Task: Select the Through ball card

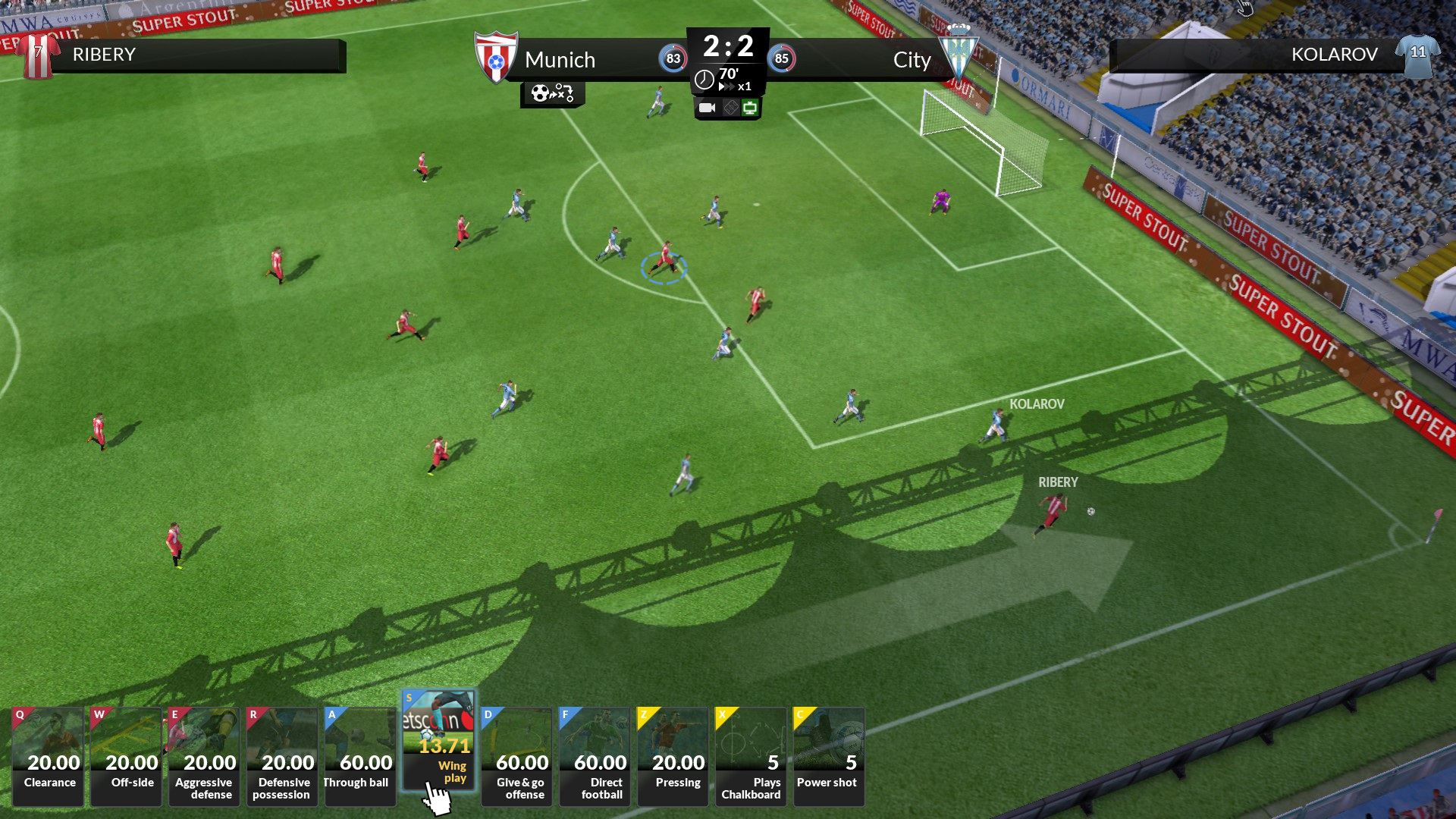Action: pyautogui.click(x=359, y=755)
